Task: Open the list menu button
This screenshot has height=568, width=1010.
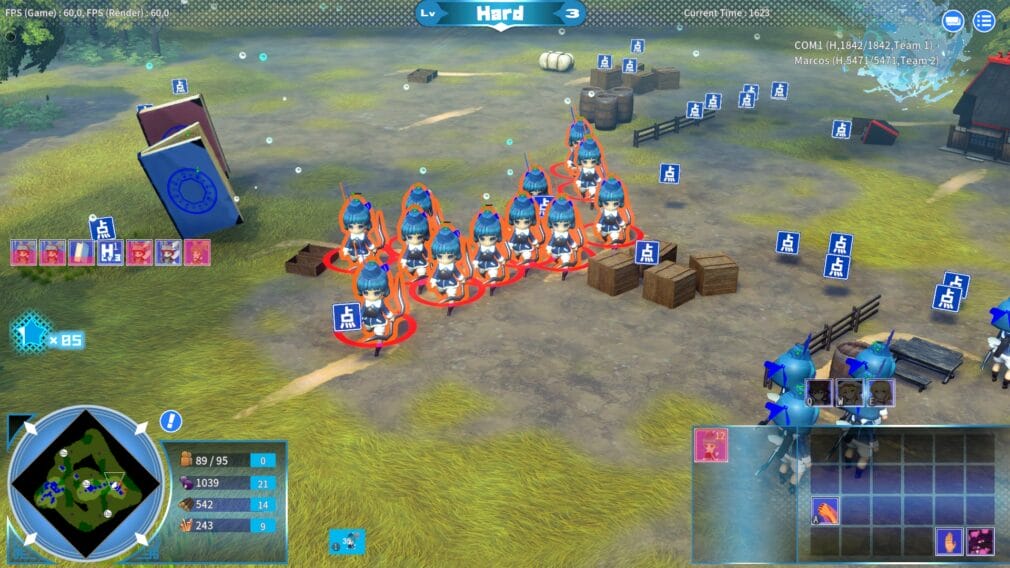Action: (984, 20)
